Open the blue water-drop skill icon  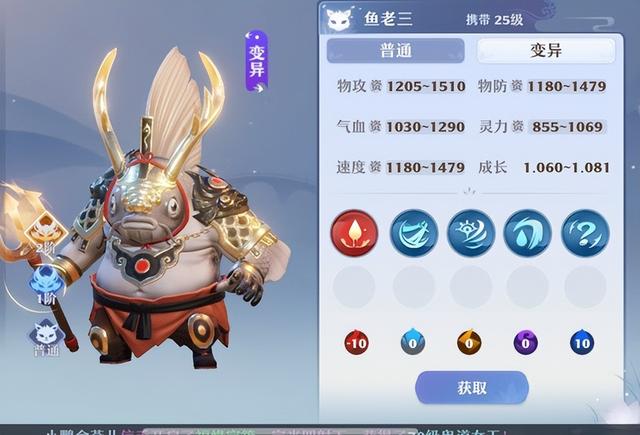[528, 232]
